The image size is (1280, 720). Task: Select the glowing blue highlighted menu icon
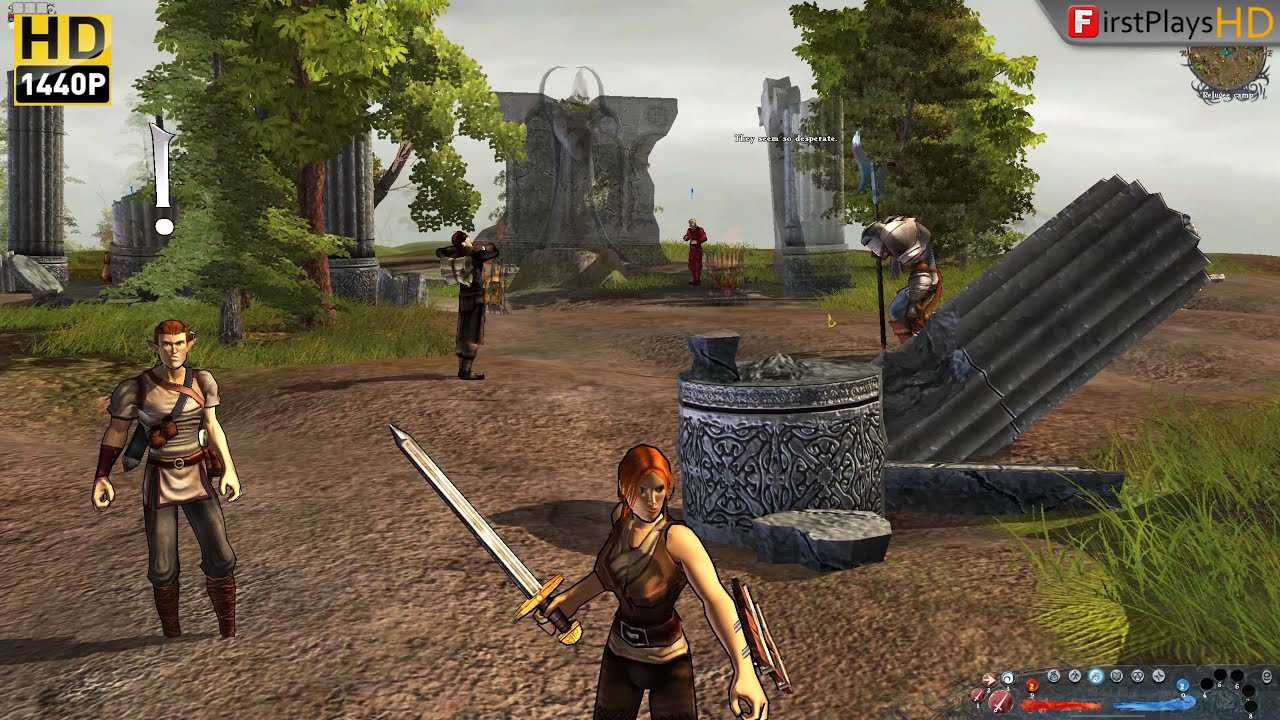[x=1096, y=676]
